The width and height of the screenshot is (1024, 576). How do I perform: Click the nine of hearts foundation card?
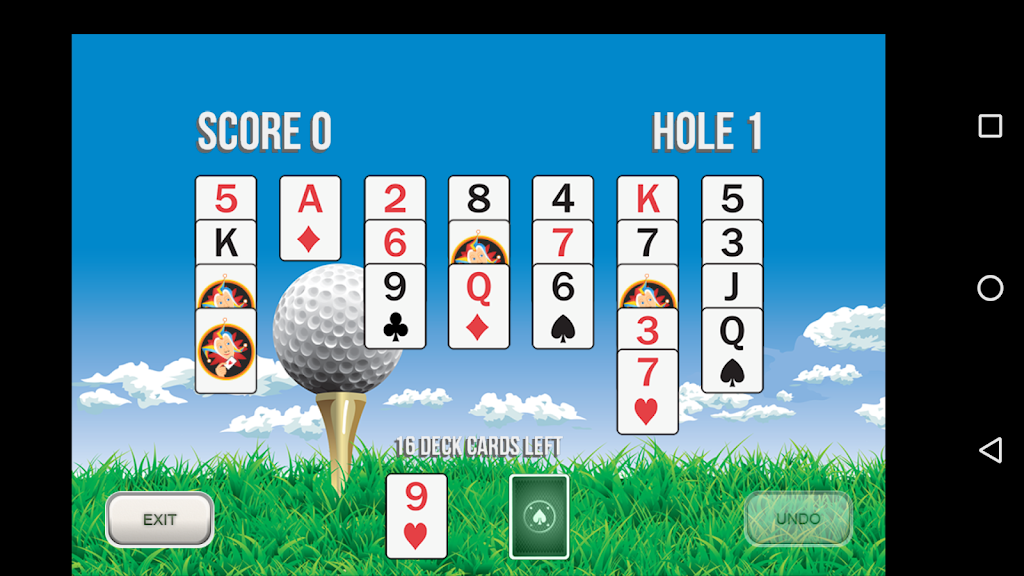coord(416,516)
